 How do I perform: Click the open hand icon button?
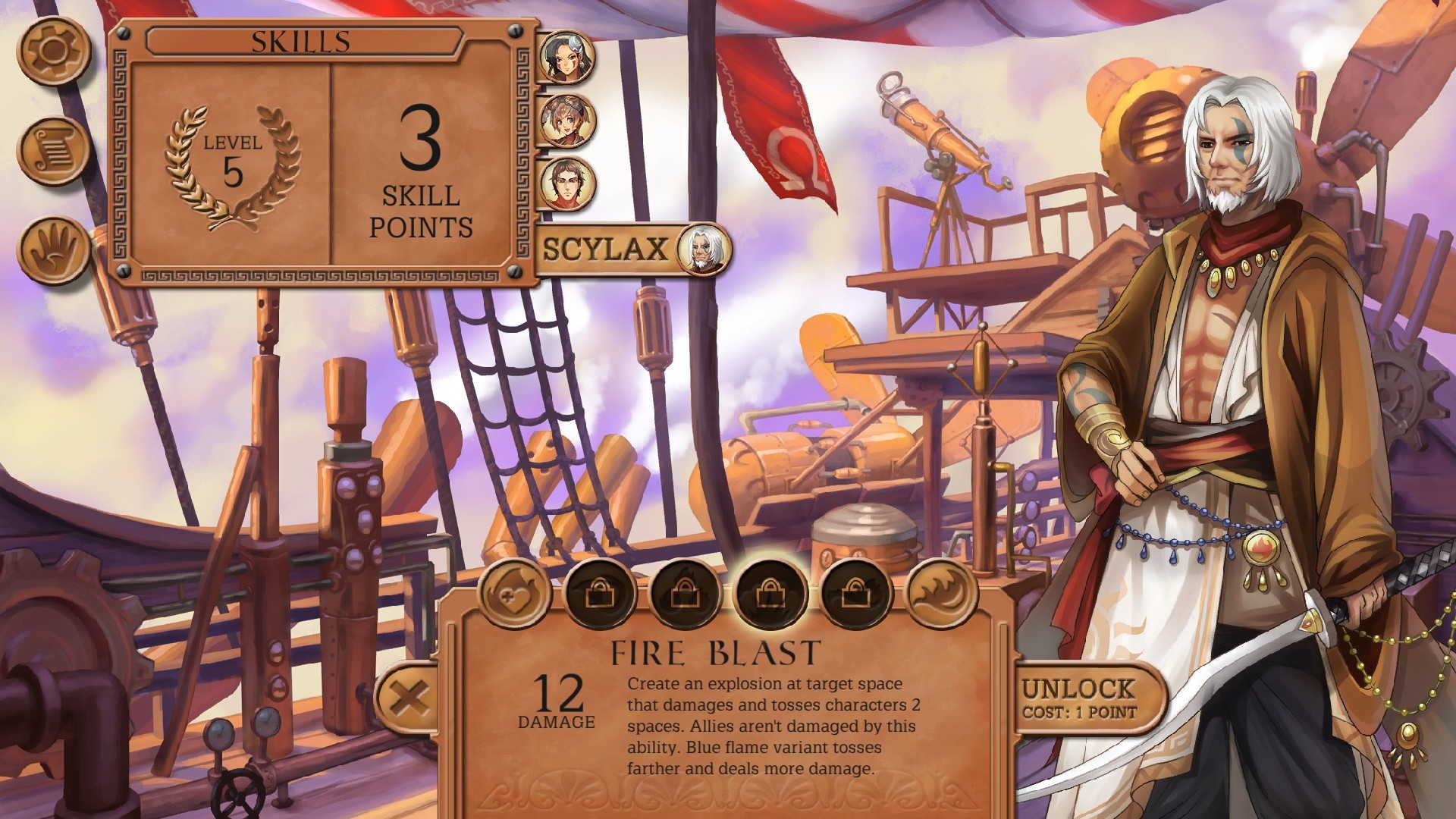point(54,250)
